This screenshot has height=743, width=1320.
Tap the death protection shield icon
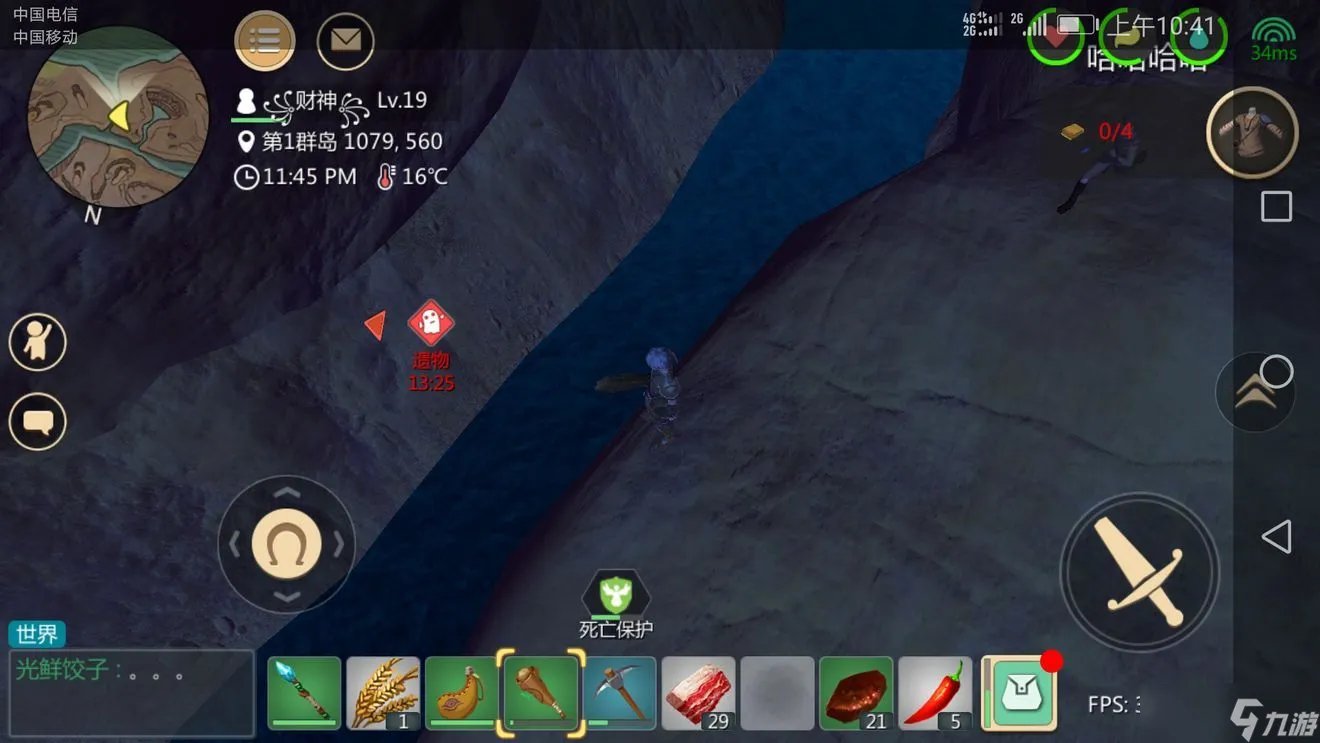point(617,597)
